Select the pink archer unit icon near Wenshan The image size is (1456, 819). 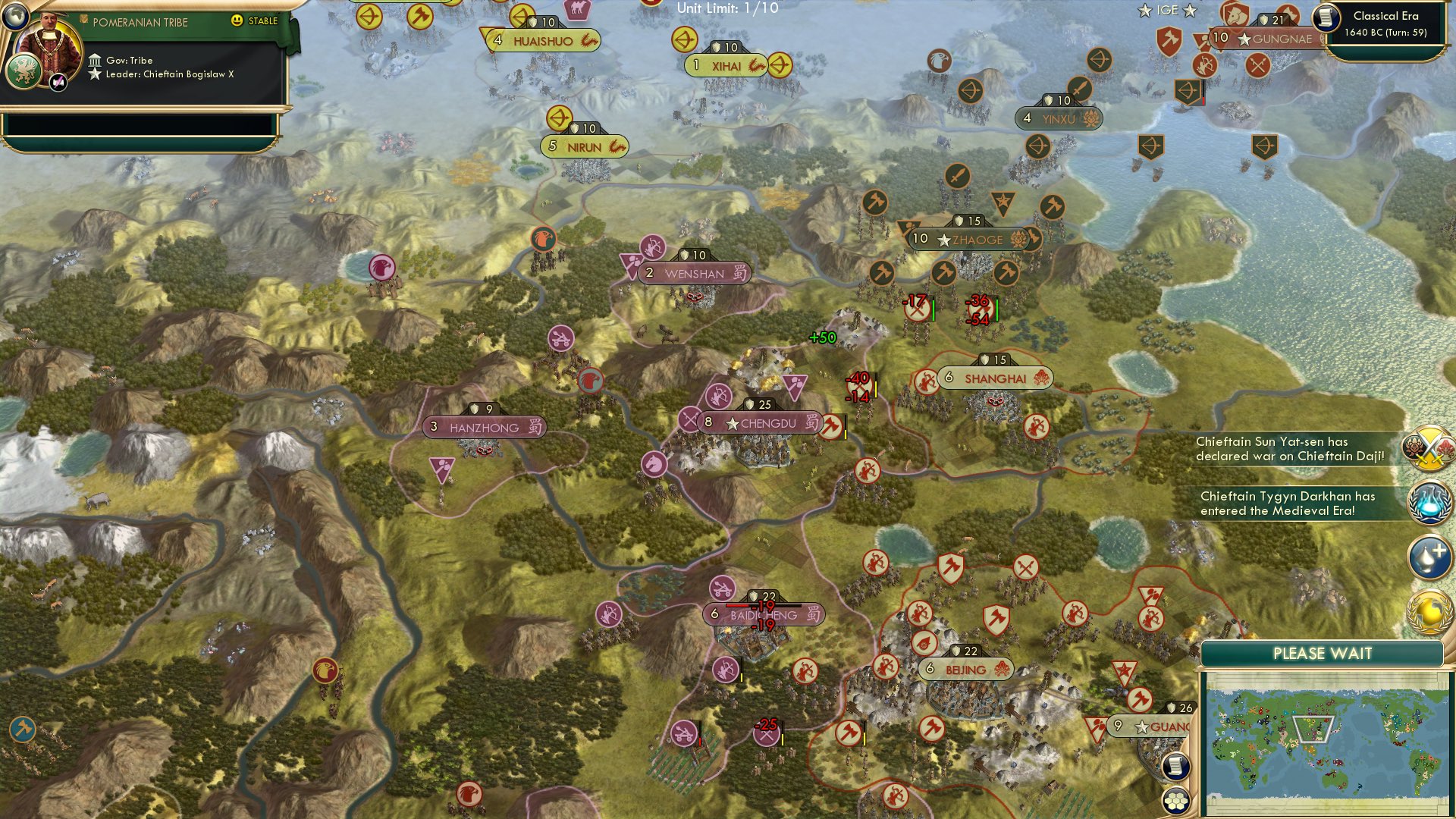point(652,246)
